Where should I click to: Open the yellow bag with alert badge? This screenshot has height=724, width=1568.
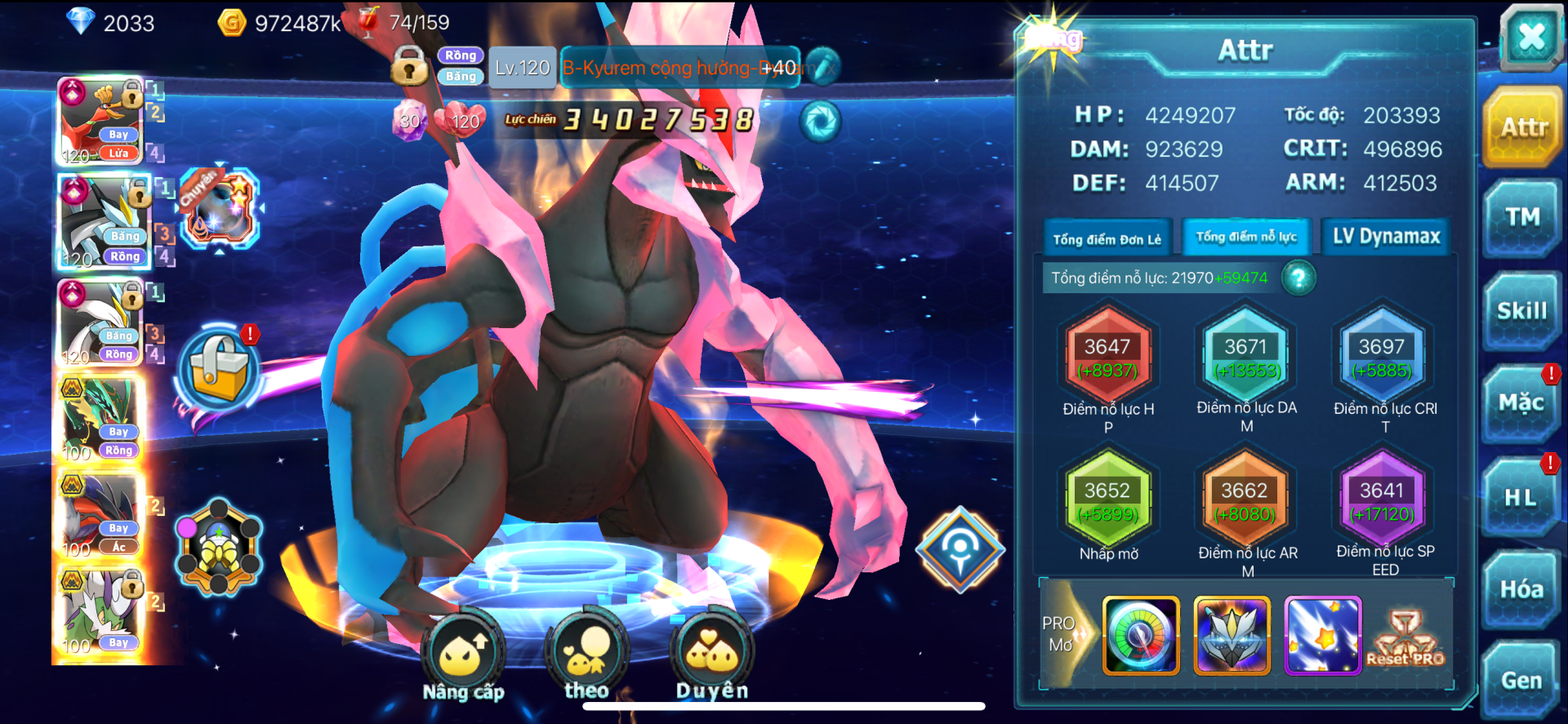[x=218, y=370]
